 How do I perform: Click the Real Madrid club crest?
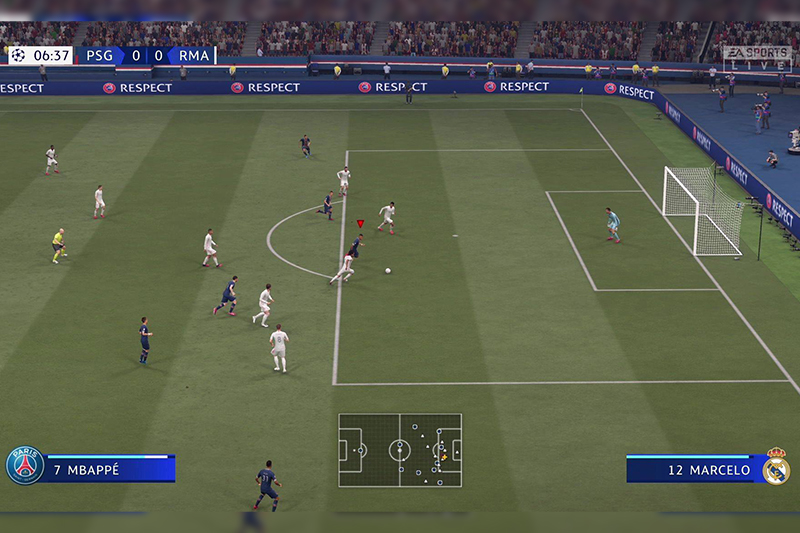click(x=776, y=466)
